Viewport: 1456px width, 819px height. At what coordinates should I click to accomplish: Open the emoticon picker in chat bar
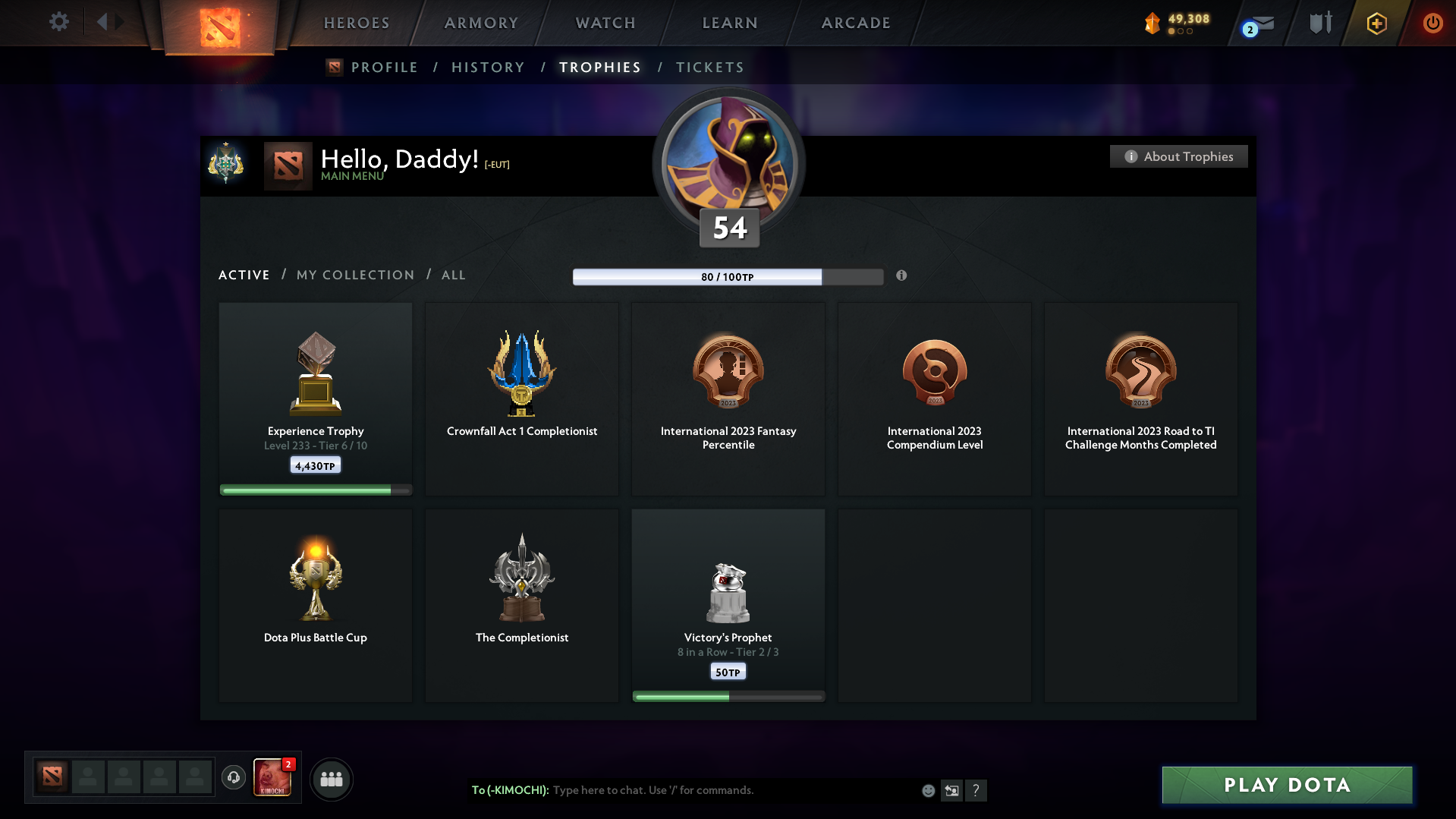[928, 790]
